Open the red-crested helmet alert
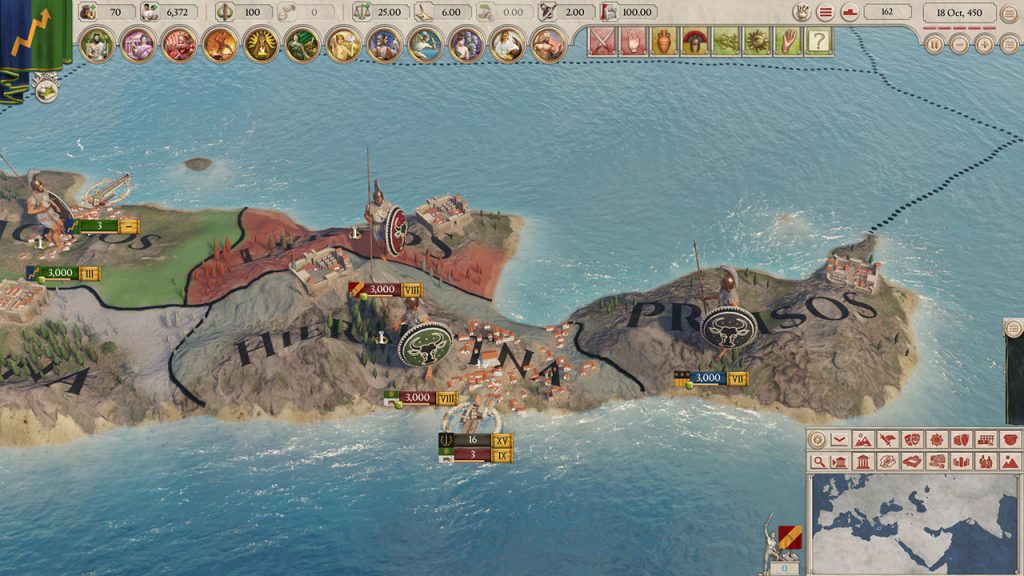Image resolution: width=1024 pixels, height=576 pixels. click(691, 42)
